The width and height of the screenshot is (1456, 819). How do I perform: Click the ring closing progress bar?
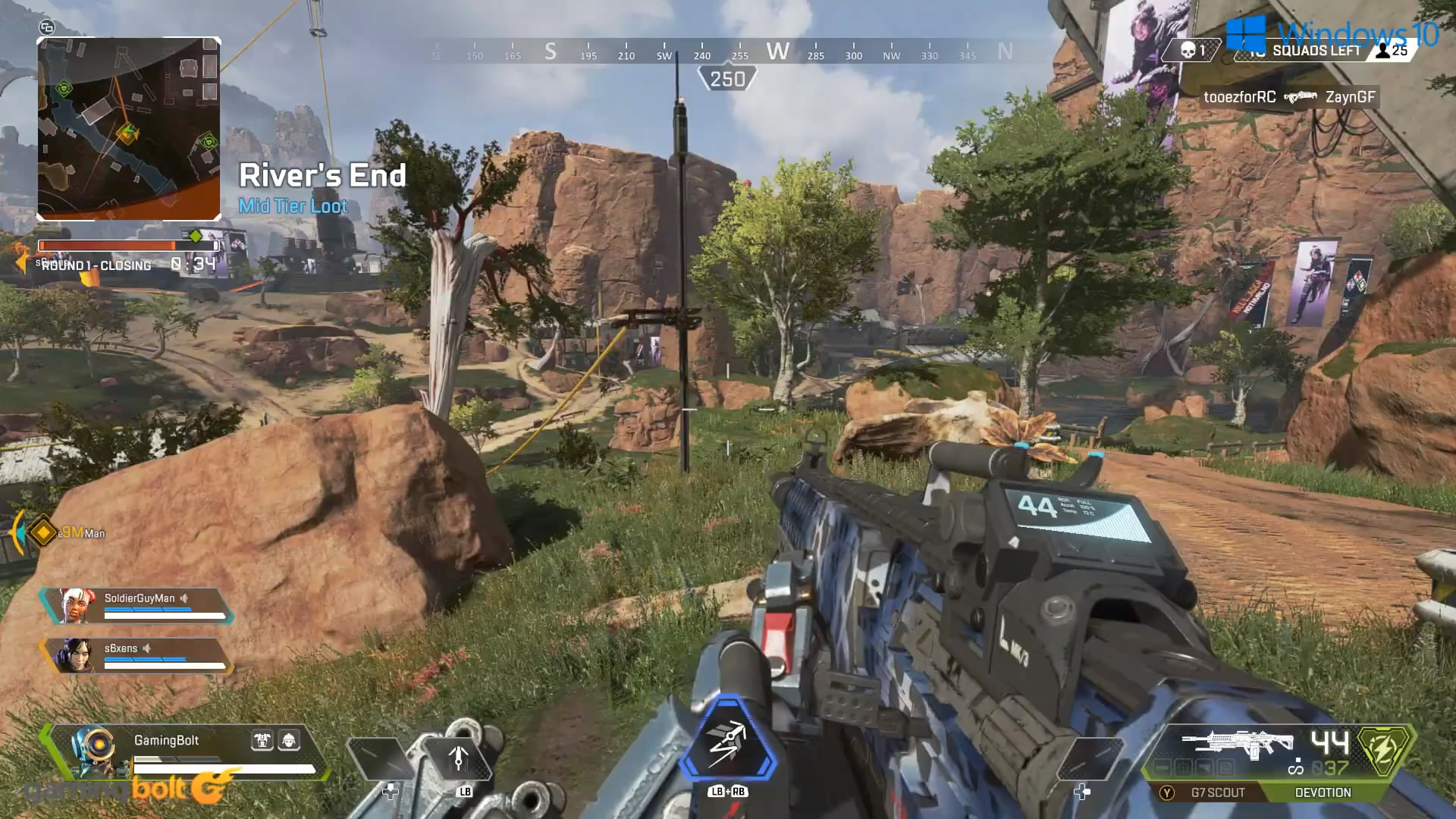point(127,246)
